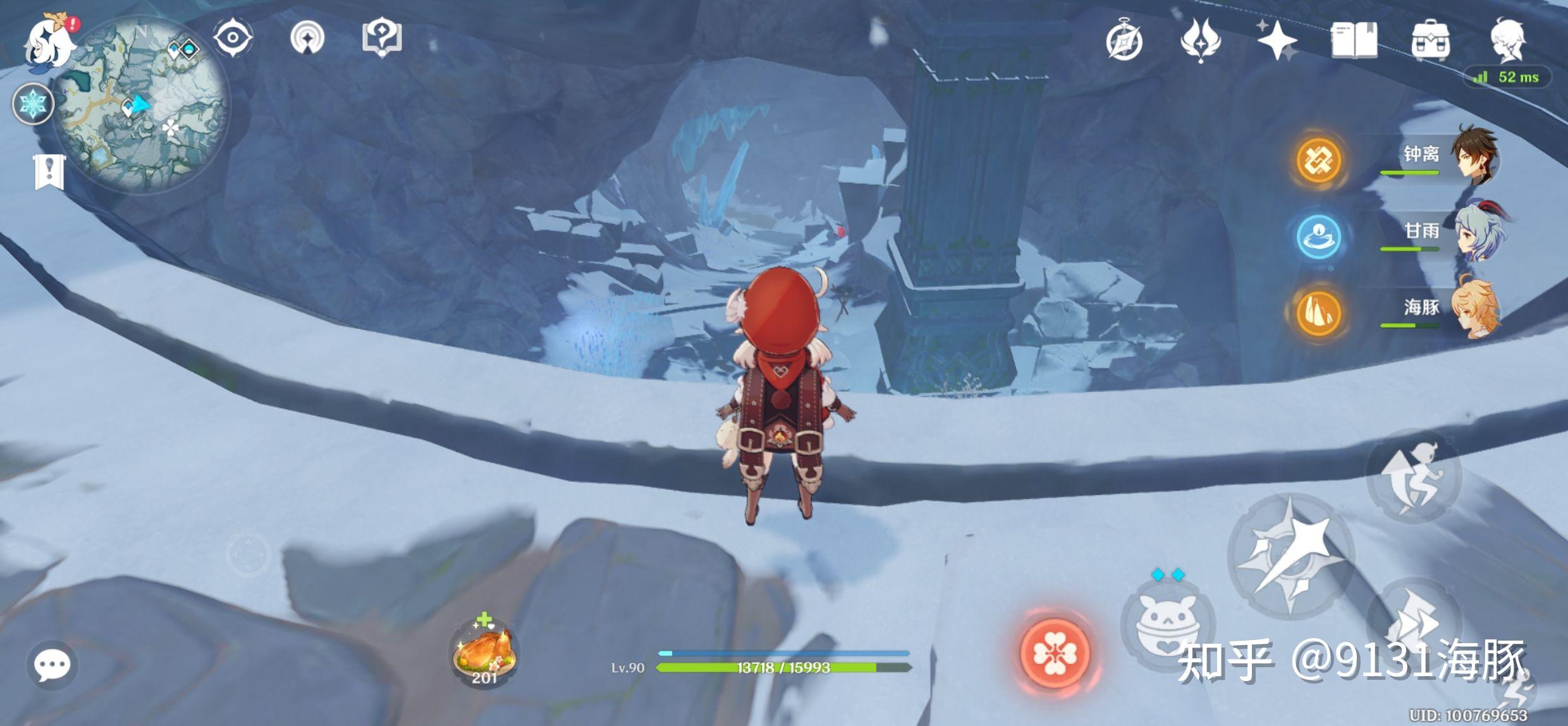Open the wish star icon
1568x726 pixels.
(x=1277, y=40)
